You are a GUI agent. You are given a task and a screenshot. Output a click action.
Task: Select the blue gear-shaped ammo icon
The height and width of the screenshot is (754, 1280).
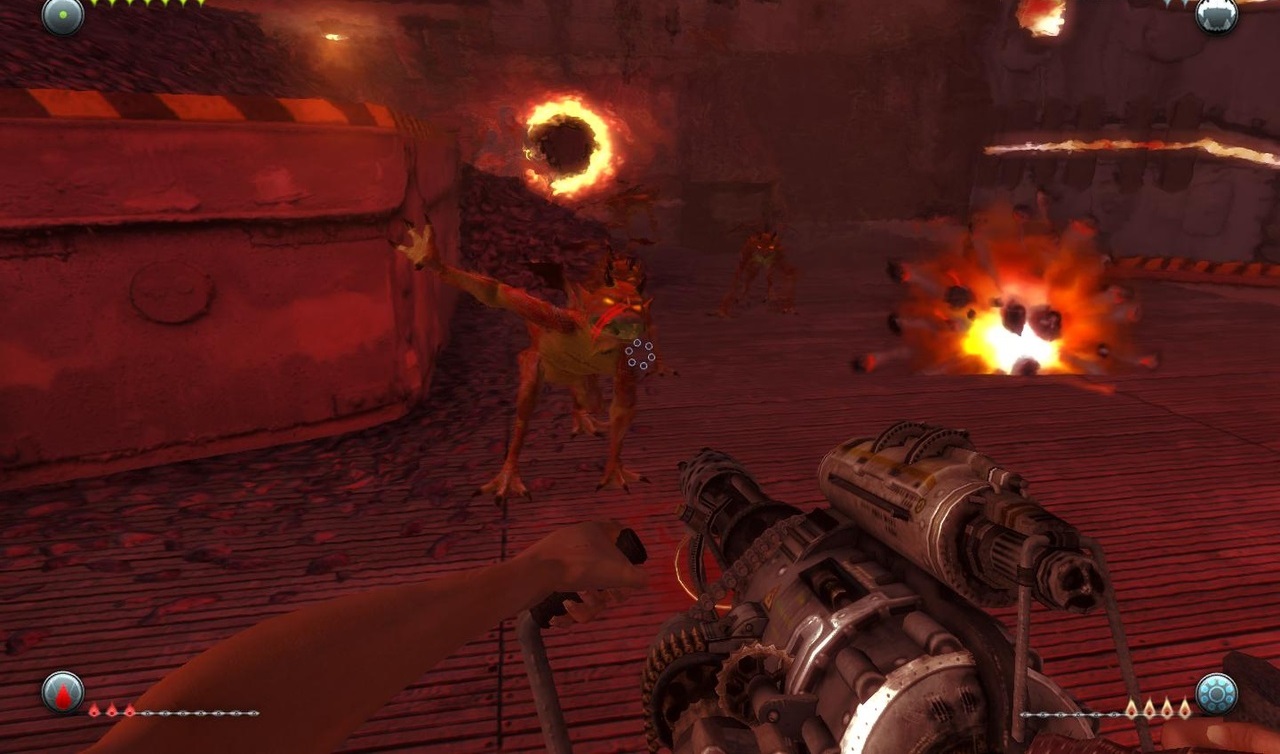tap(1216, 693)
